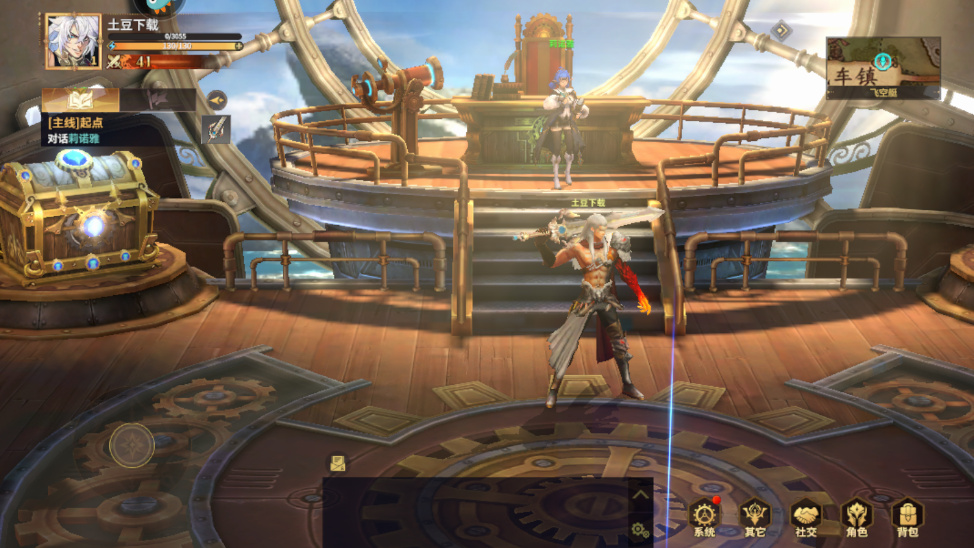Click the sword weapon icon
This screenshot has width=974, height=548.
click(216, 129)
